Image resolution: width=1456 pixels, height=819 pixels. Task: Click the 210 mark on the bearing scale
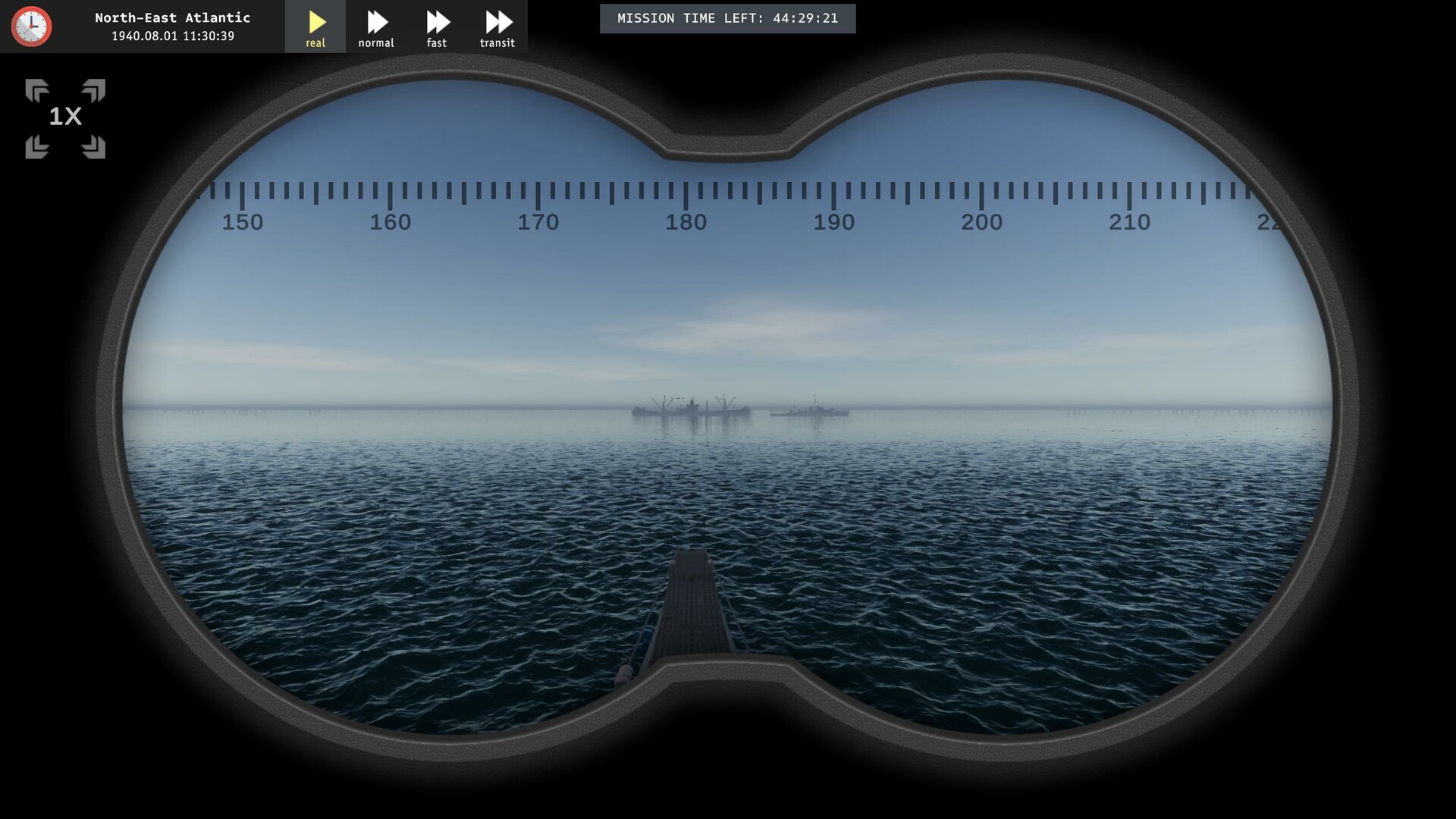tap(1131, 222)
